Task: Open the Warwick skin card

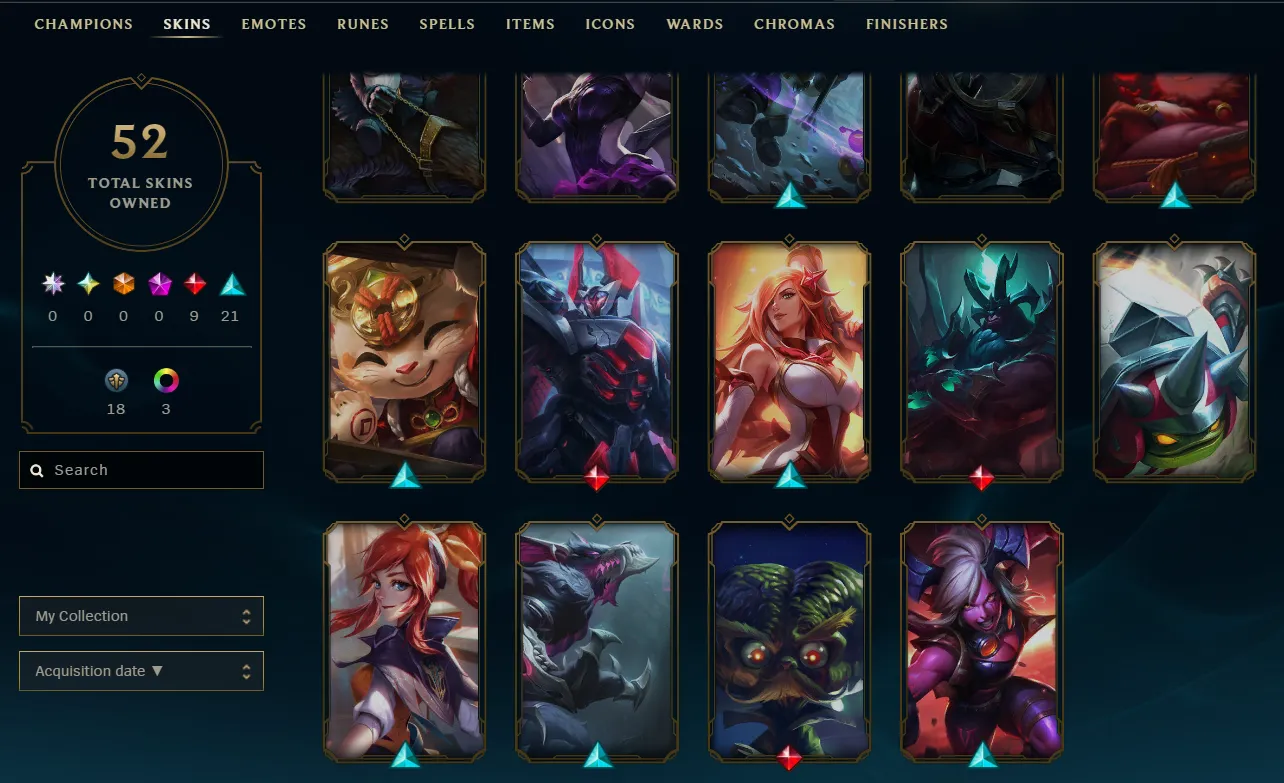Action: [x=596, y=640]
